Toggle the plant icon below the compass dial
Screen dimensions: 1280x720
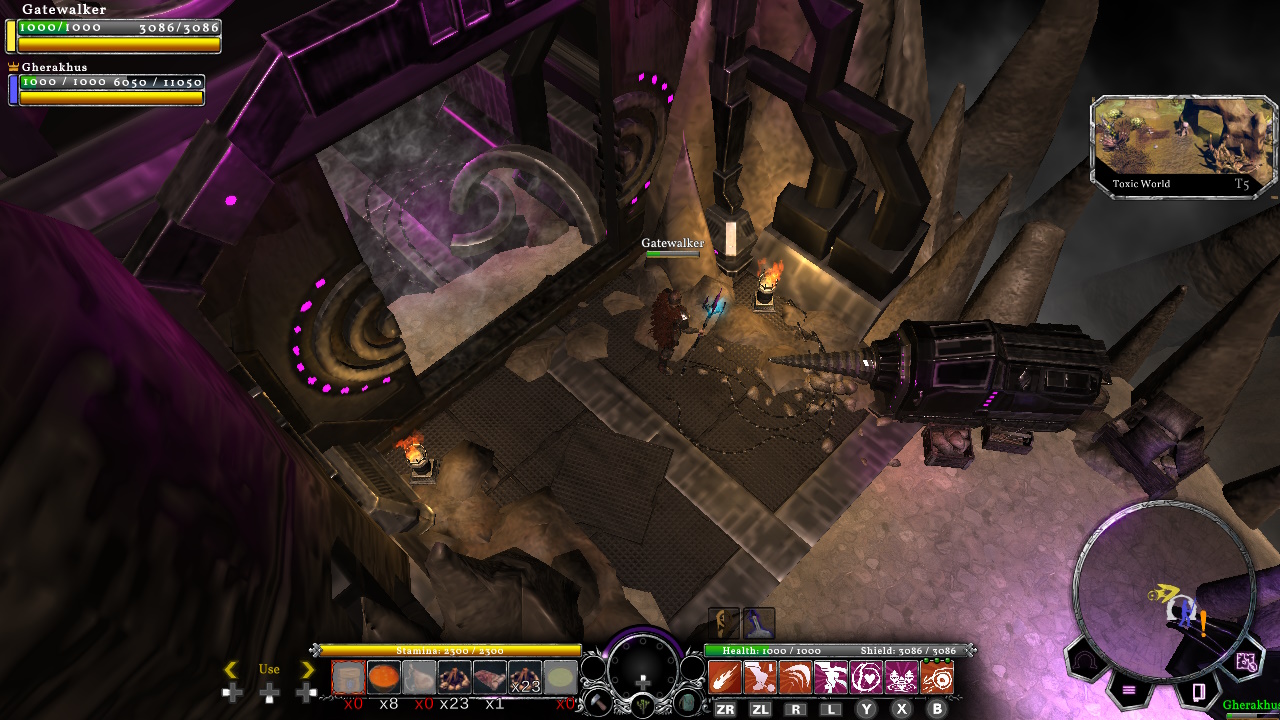coord(643,703)
